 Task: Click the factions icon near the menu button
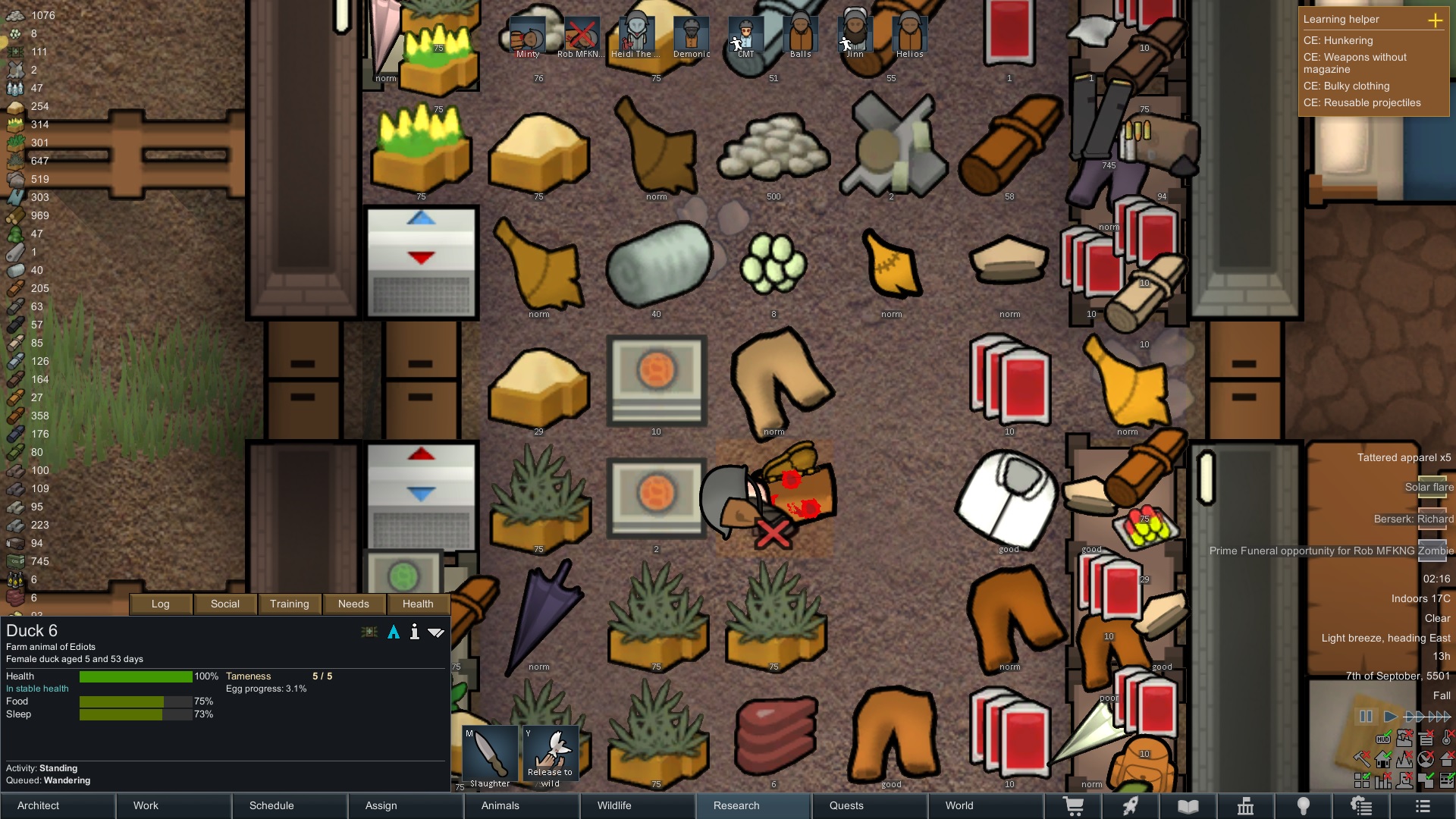(1361, 806)
